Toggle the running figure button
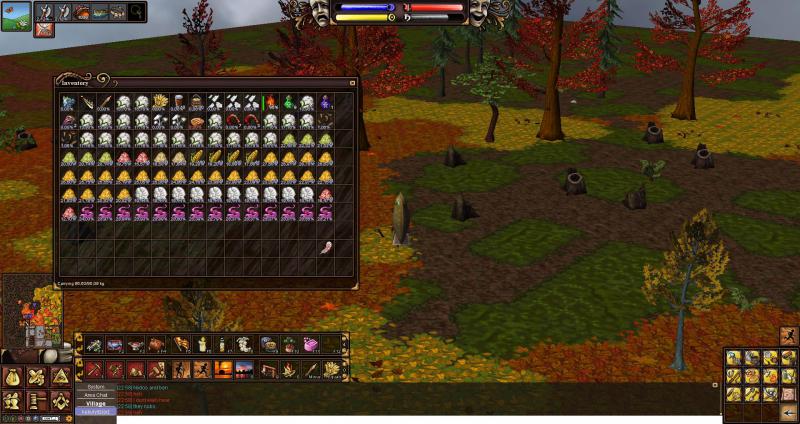 (789, 336)
